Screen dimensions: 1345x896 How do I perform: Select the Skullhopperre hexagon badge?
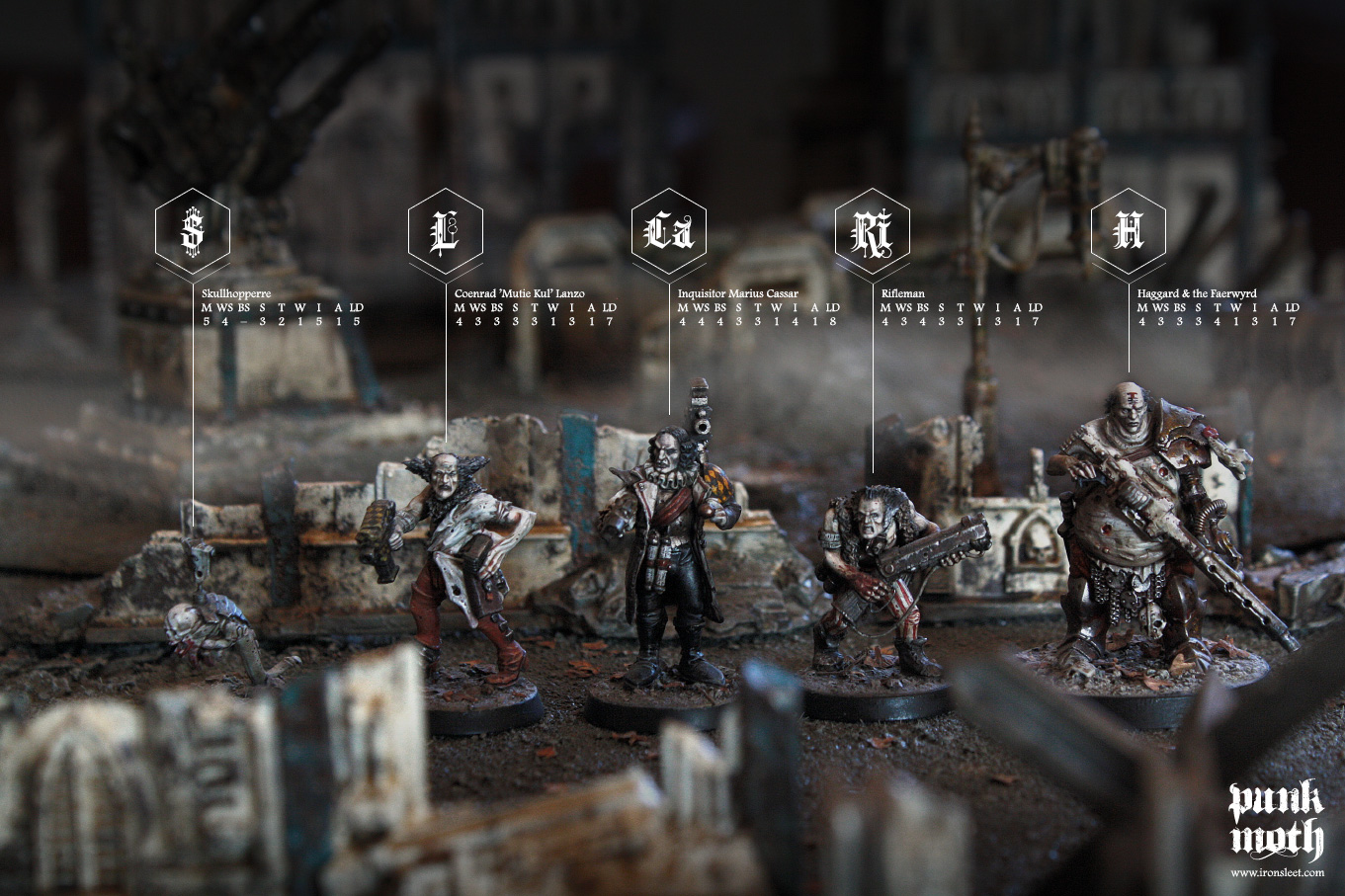(x=193, y=231)
